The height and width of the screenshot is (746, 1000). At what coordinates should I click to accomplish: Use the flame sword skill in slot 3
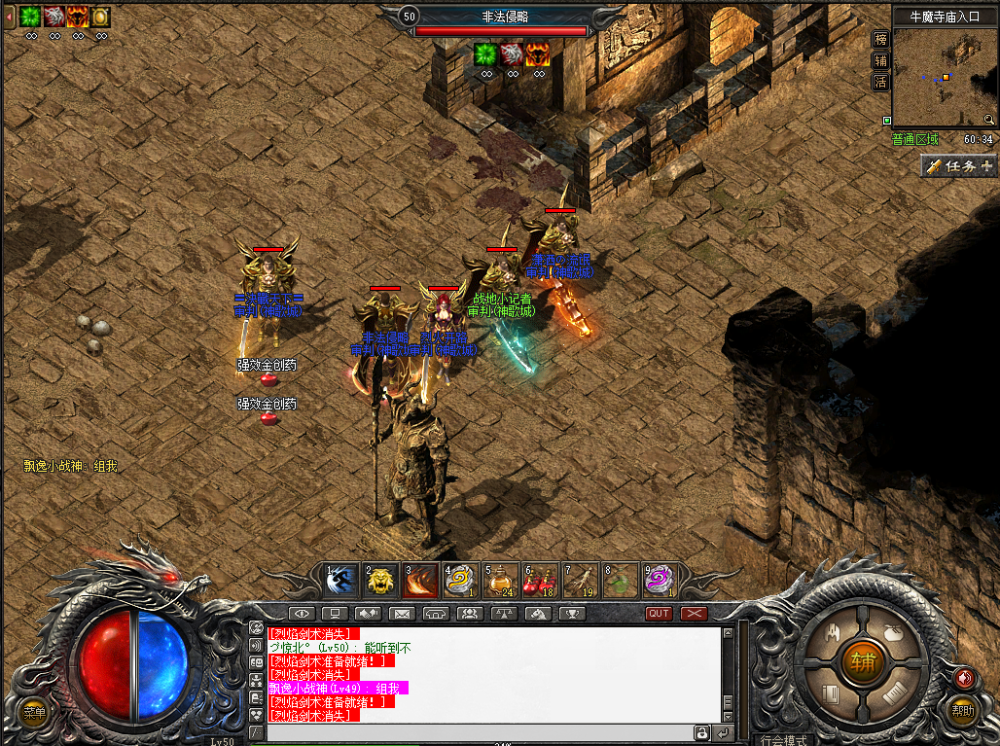(421, 580)
